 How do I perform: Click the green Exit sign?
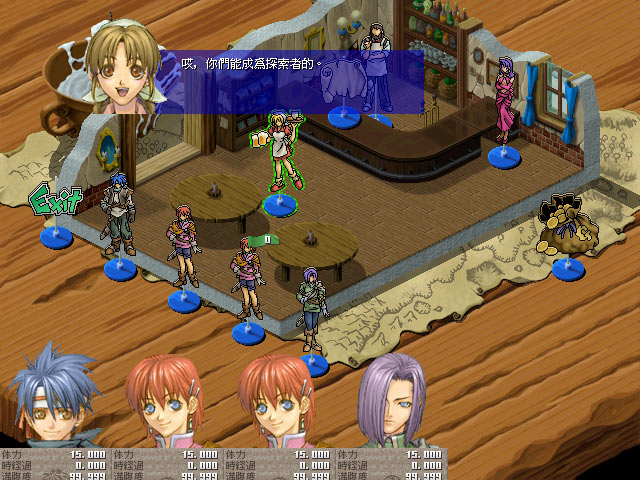click(x=55, y=202)
